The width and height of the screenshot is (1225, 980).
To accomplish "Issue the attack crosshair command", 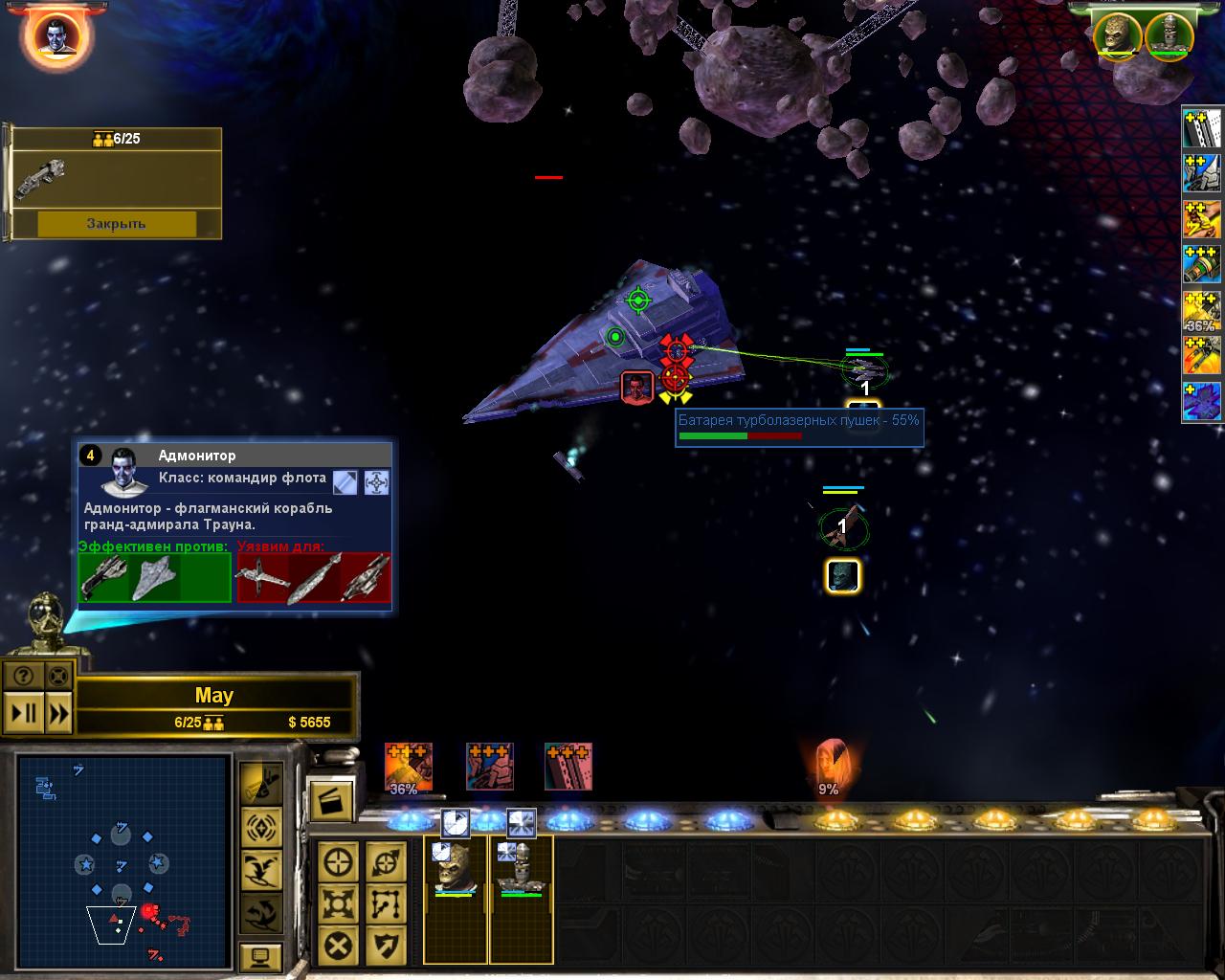I will tap(339, 861).
